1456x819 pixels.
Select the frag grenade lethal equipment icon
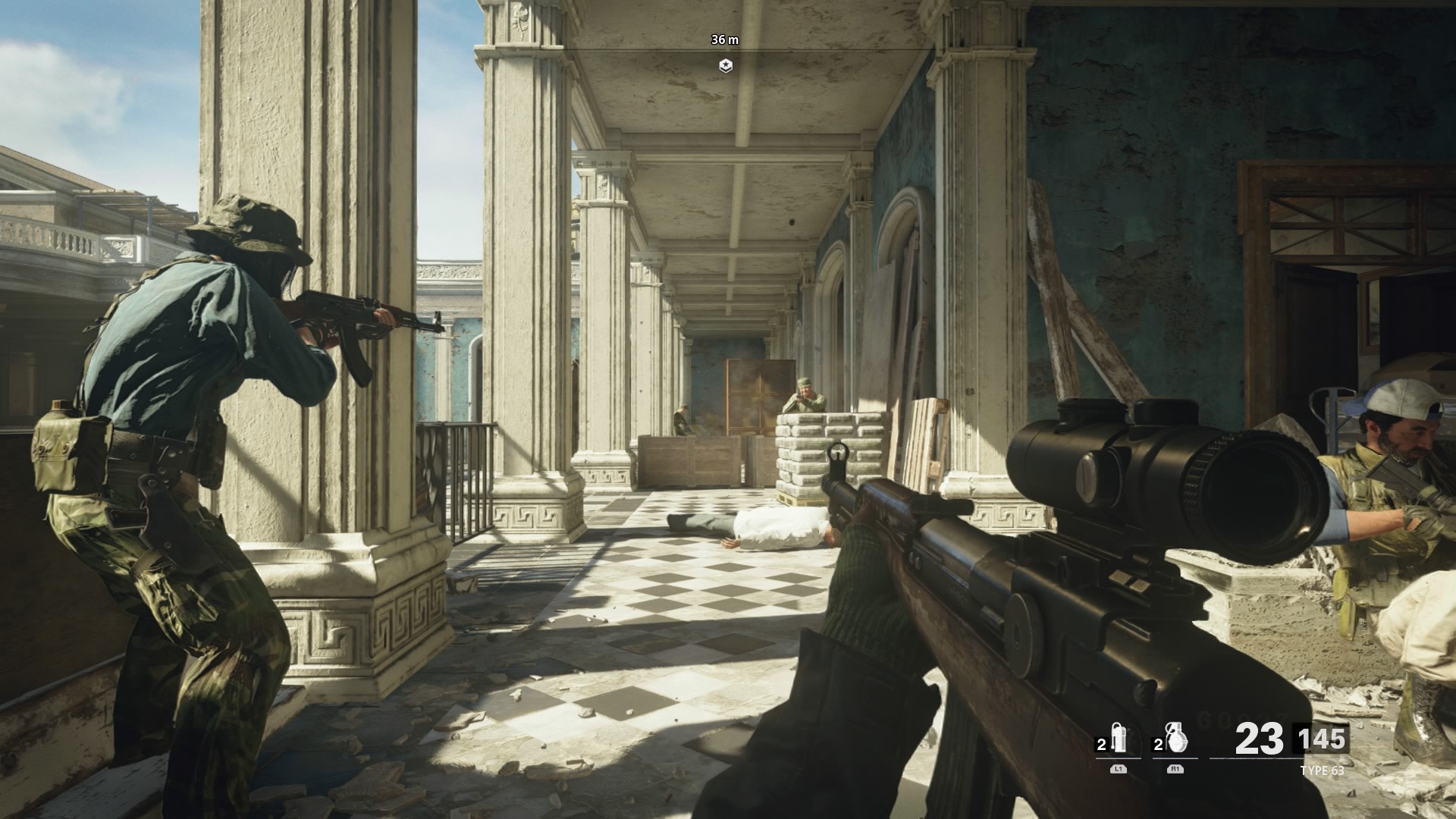1176,738
